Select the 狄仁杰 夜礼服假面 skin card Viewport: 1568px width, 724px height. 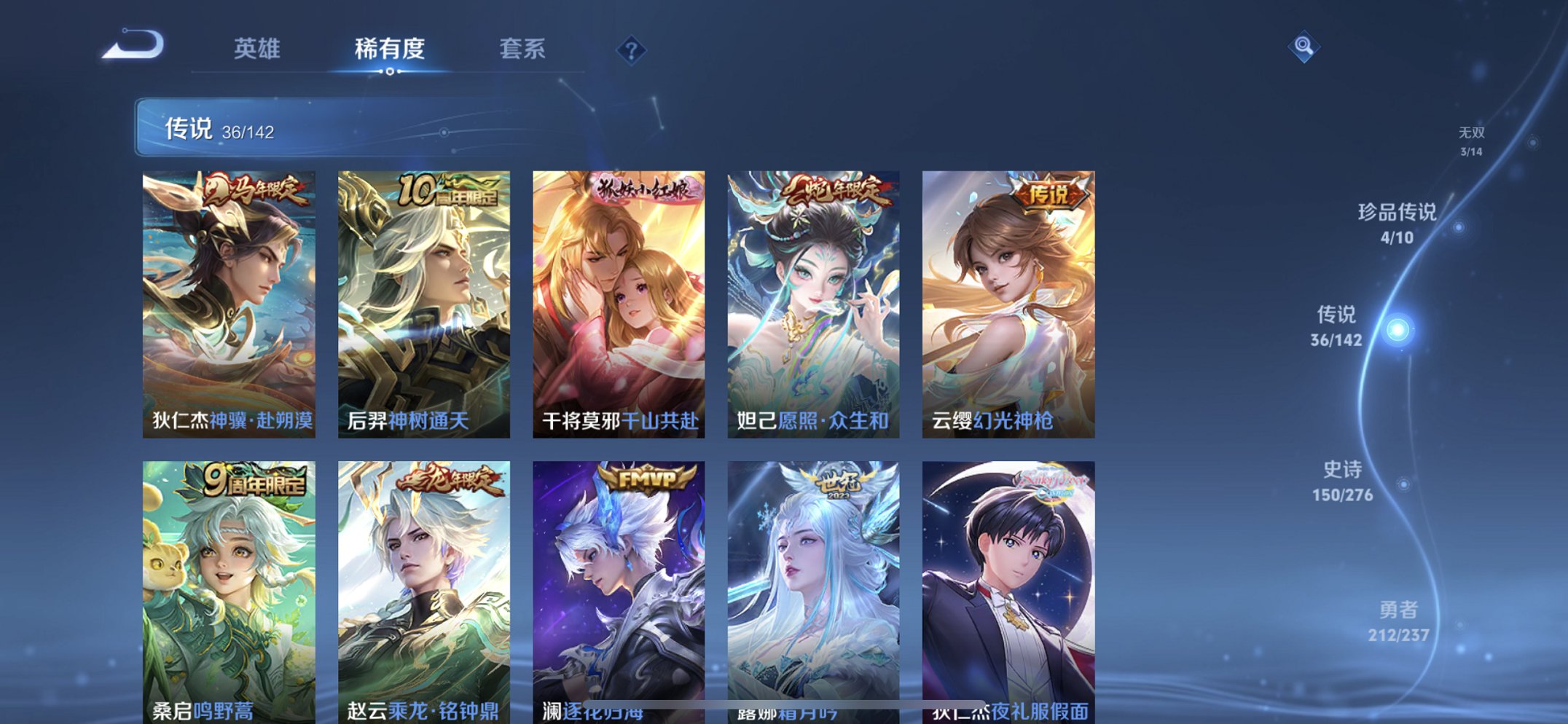[x=1007, y=583]
